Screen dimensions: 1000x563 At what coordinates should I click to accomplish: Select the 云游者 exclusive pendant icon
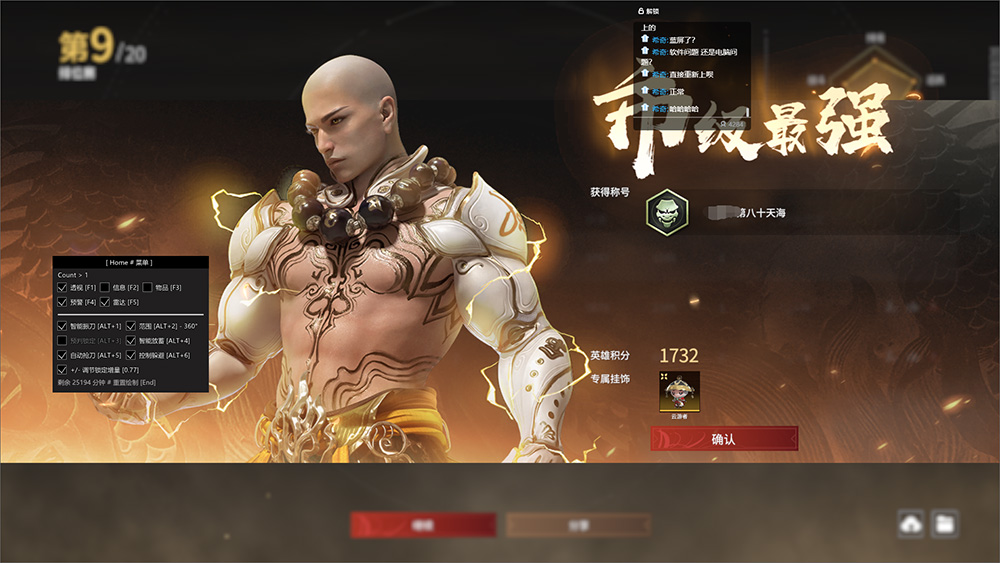point(679,391)
